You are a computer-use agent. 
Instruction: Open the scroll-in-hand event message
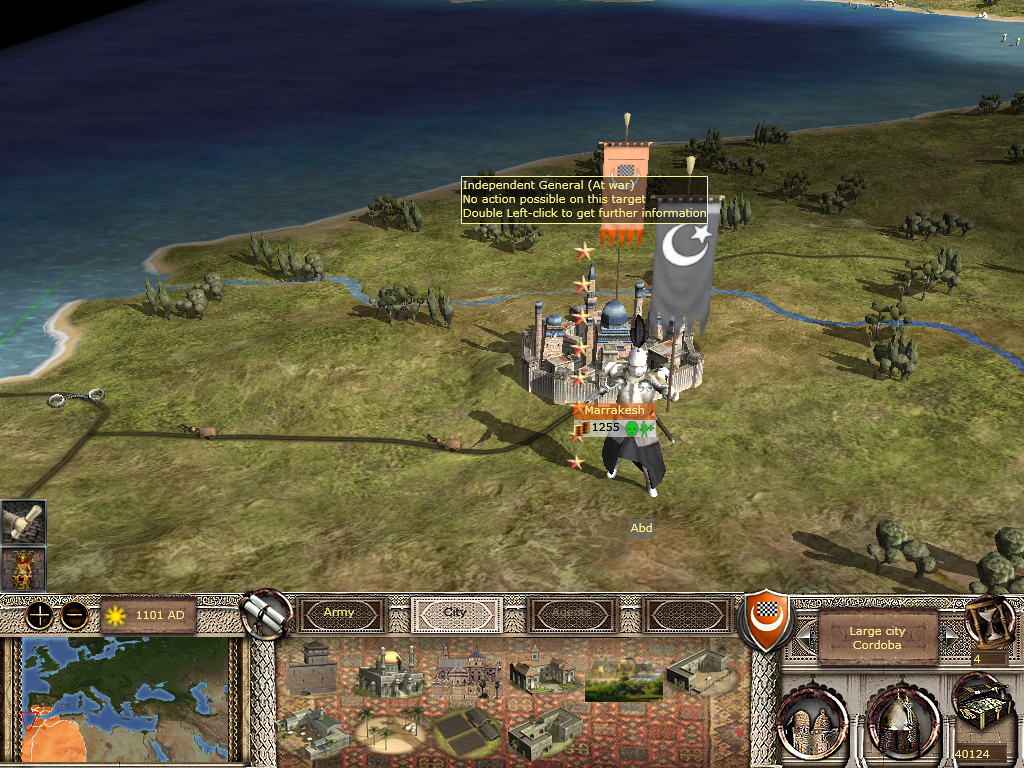(23, 522)
